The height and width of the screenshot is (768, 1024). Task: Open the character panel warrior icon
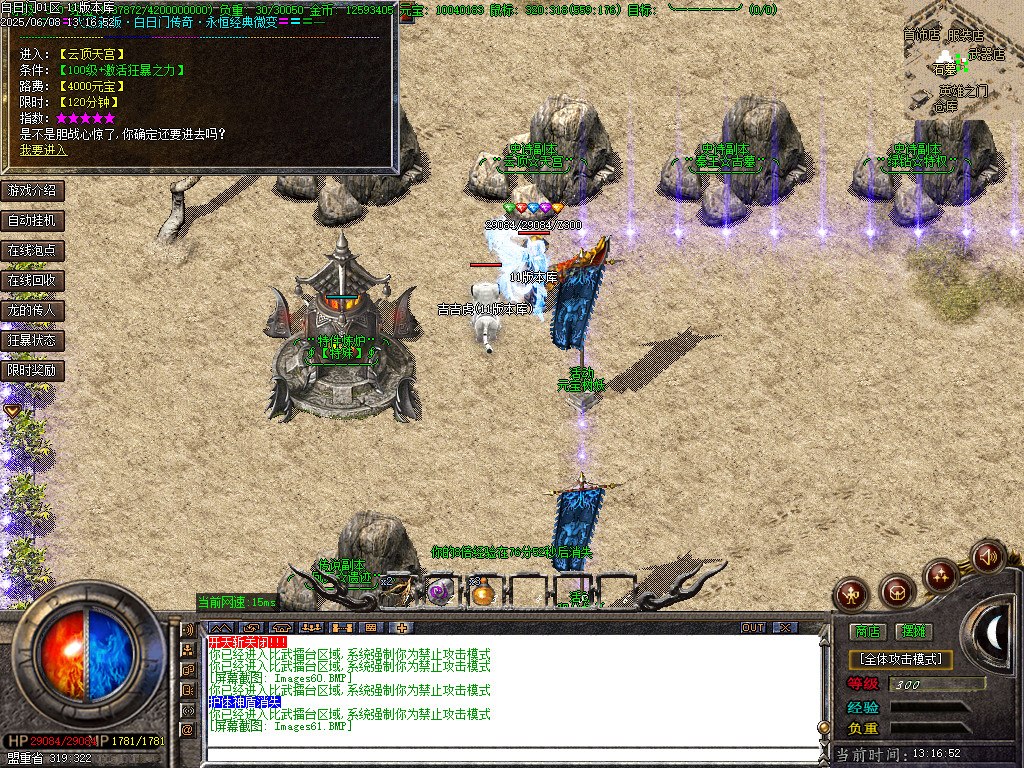pos(852,594)
